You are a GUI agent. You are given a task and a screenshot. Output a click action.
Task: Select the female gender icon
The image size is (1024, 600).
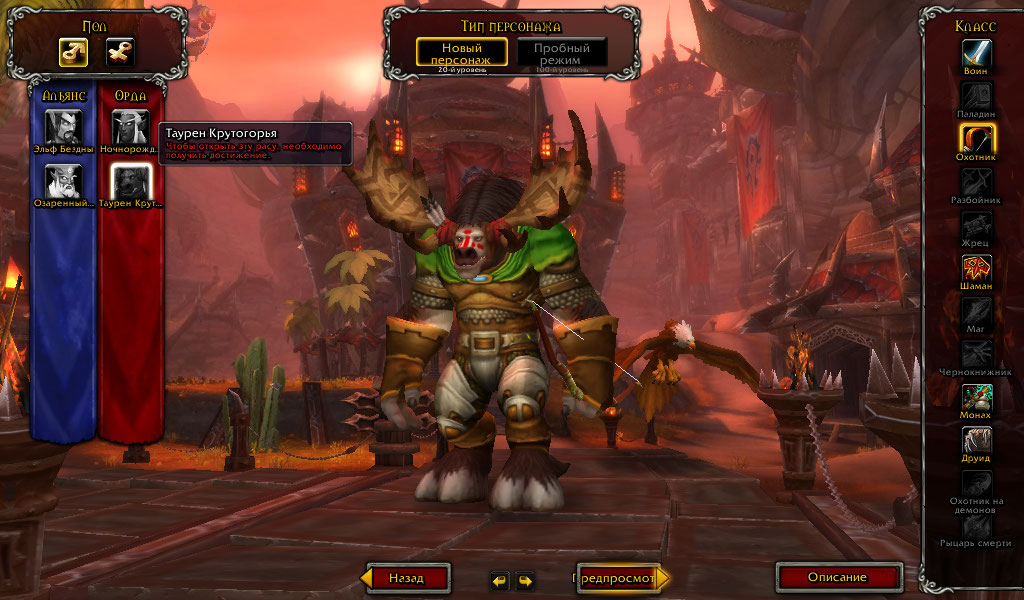(120, 51)
